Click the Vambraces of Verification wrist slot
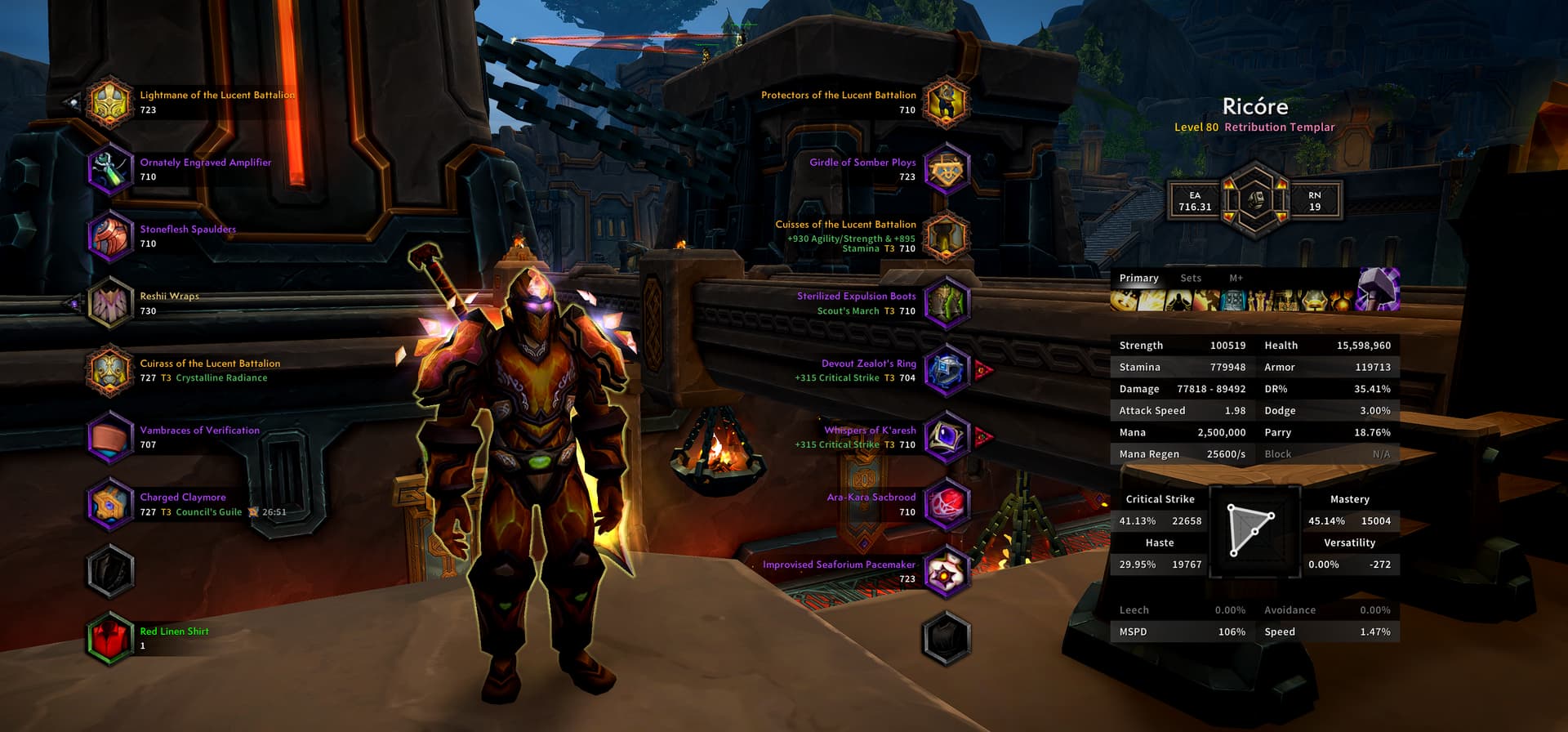This screenshot has width=1568, height=732. tap(110, 437)
